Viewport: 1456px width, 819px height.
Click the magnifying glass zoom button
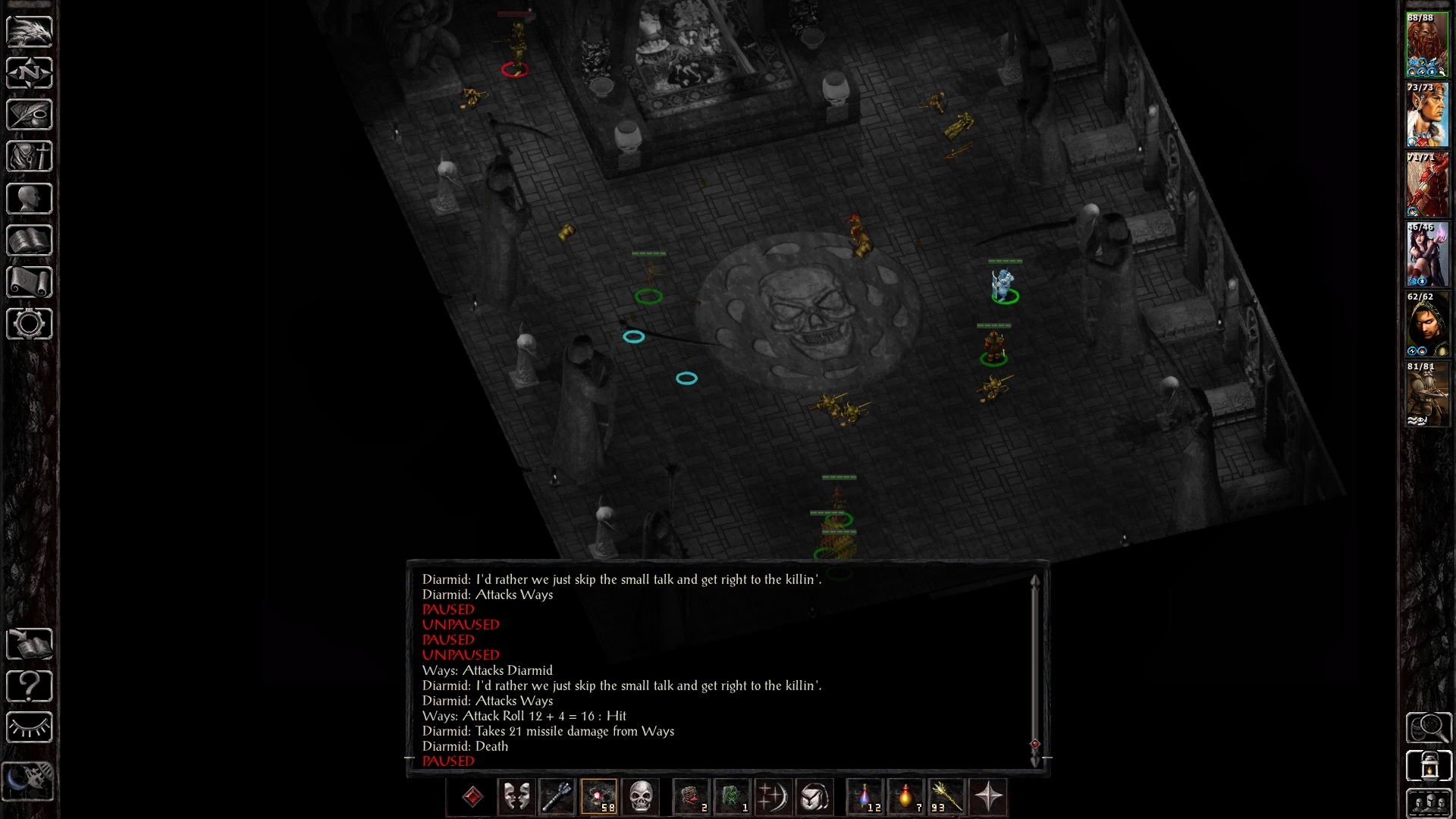pos(1429,728)
